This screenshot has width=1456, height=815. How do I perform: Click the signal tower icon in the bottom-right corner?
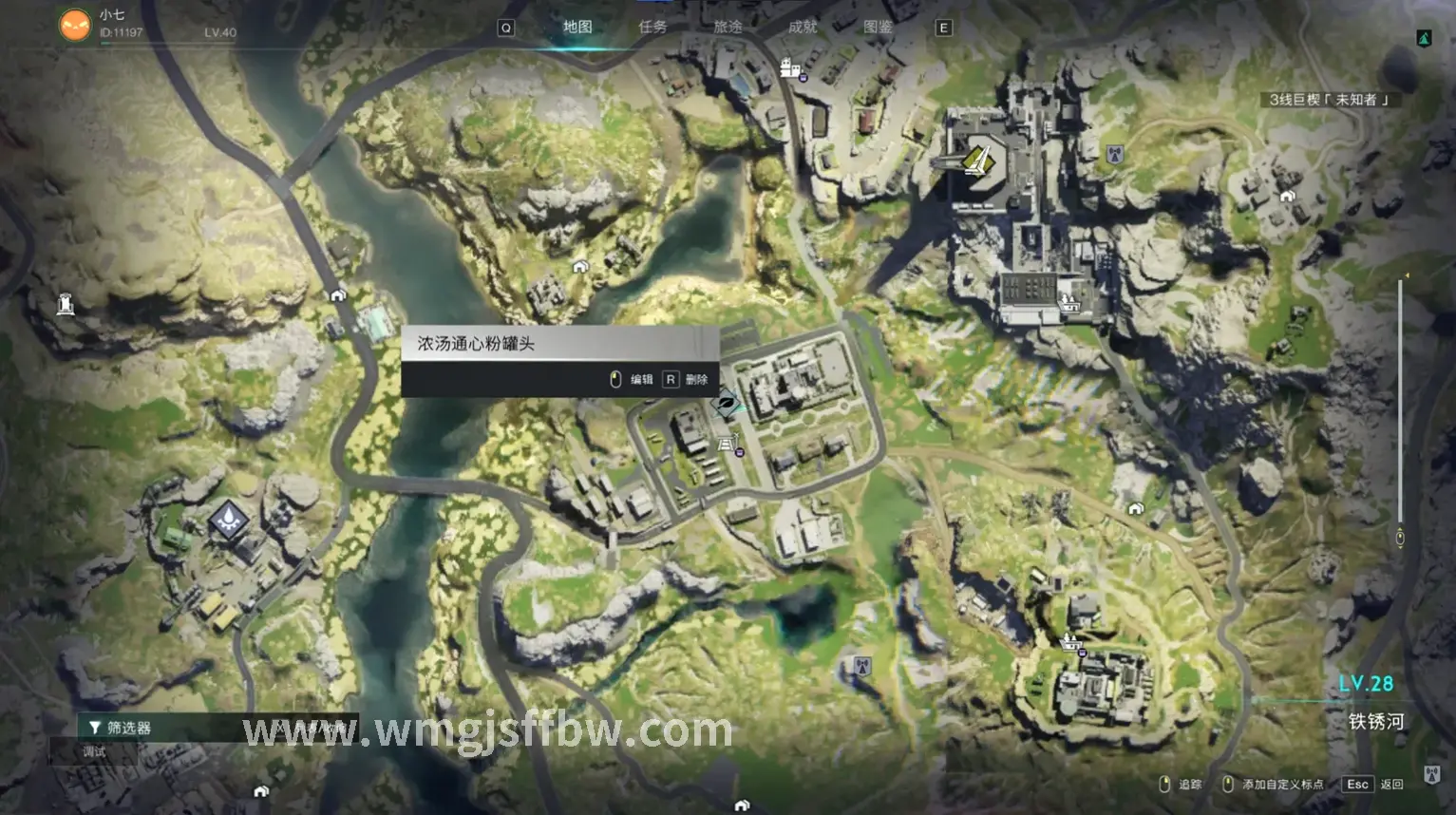pos(1432,773)
